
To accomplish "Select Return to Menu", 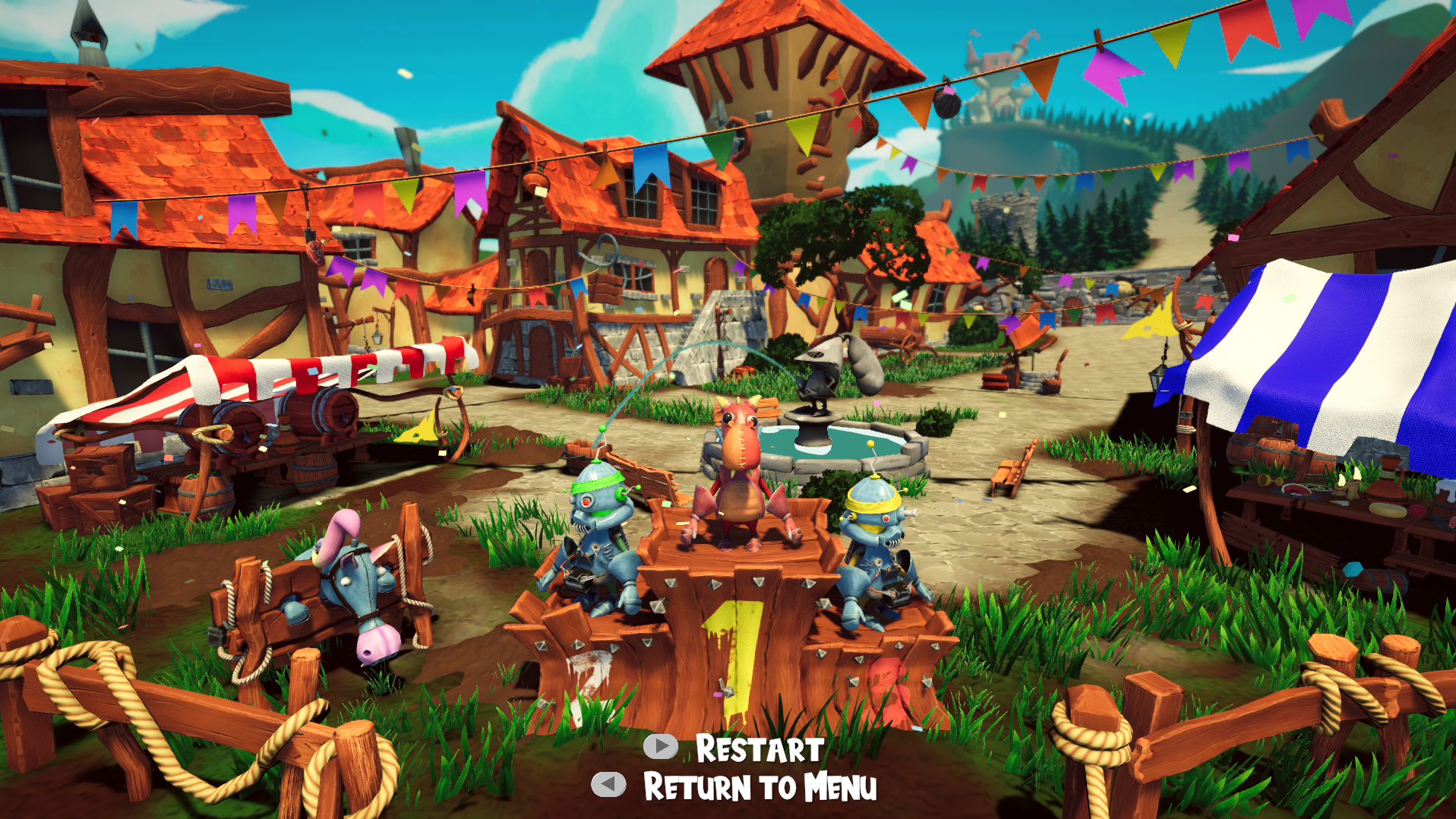I will pyautogui.click(x=759, y=787).
